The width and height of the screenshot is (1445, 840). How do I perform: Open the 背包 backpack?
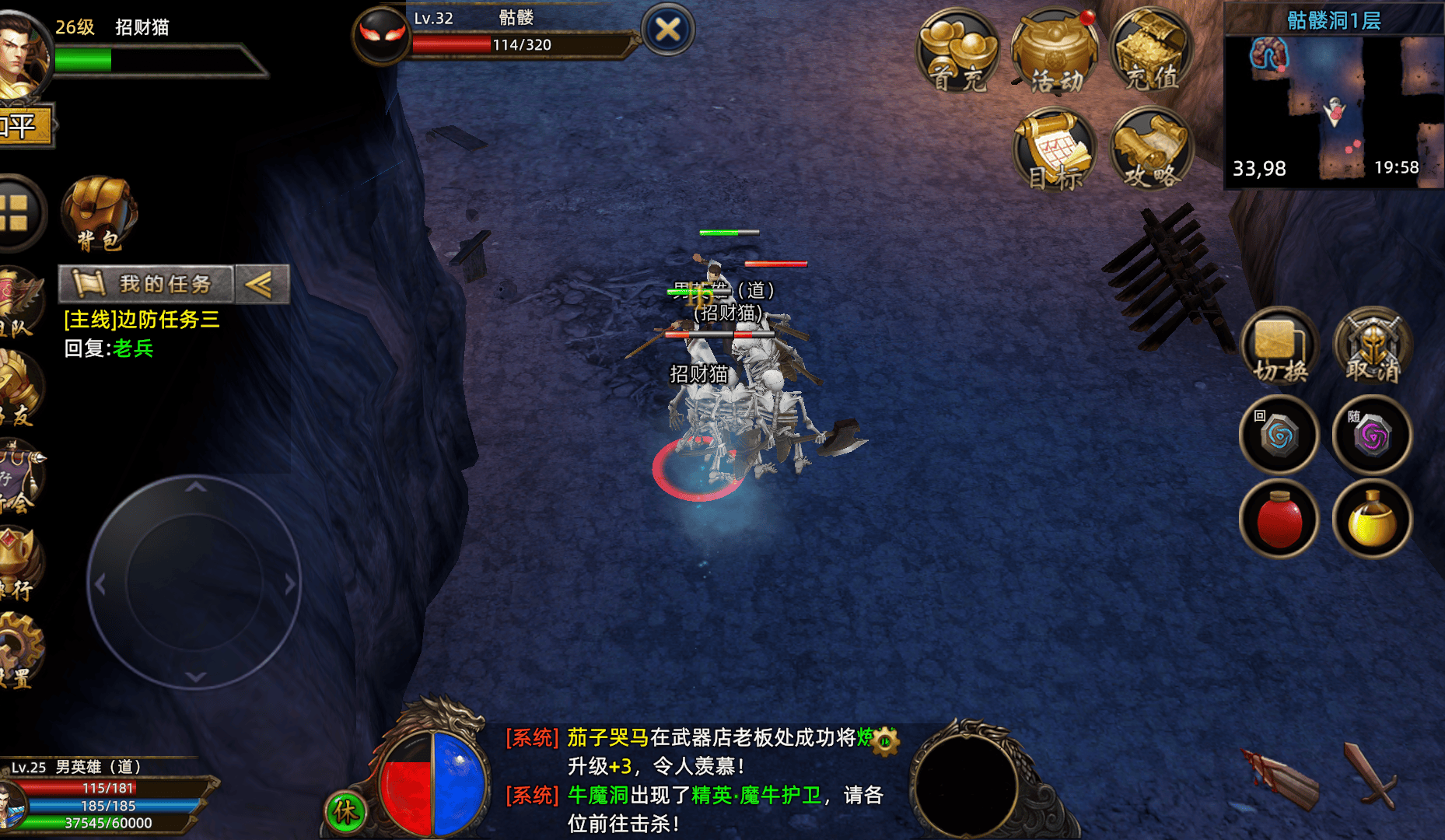tap(100, 213)
